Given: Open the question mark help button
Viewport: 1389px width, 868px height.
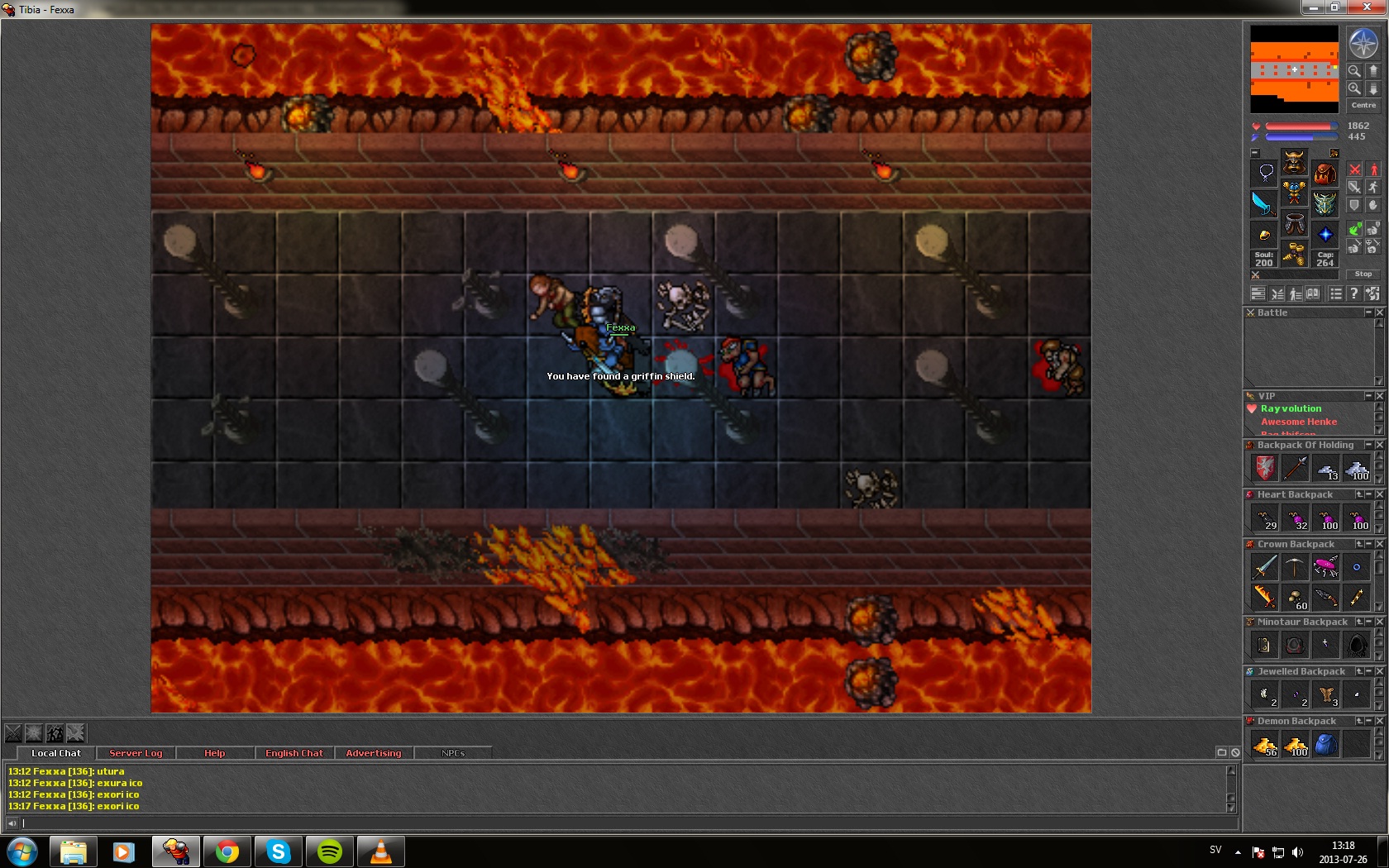Looking at the screenshot, I should click(x=1353, y=293).
